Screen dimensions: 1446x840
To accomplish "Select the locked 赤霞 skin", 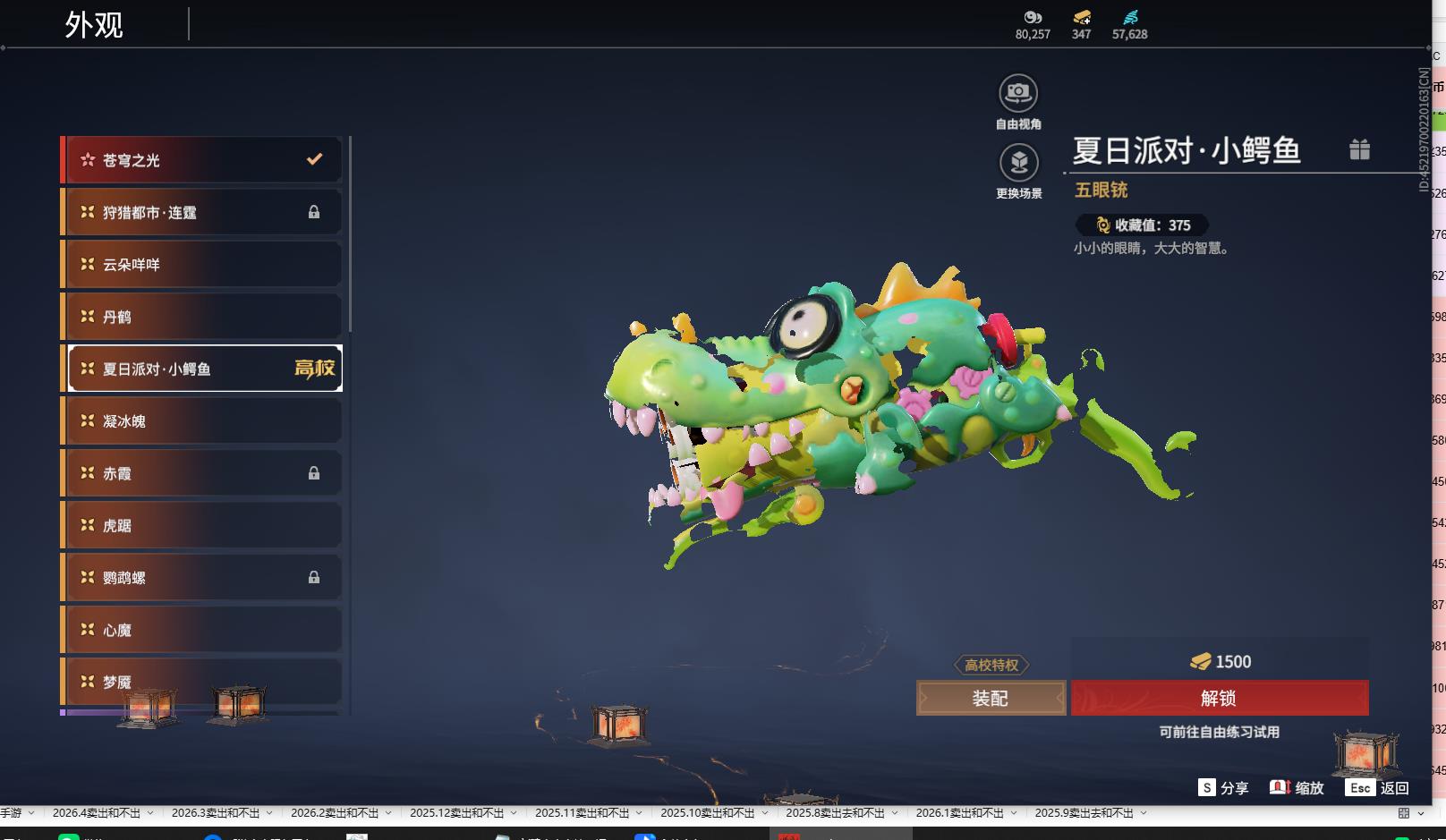I will point(201,473).
